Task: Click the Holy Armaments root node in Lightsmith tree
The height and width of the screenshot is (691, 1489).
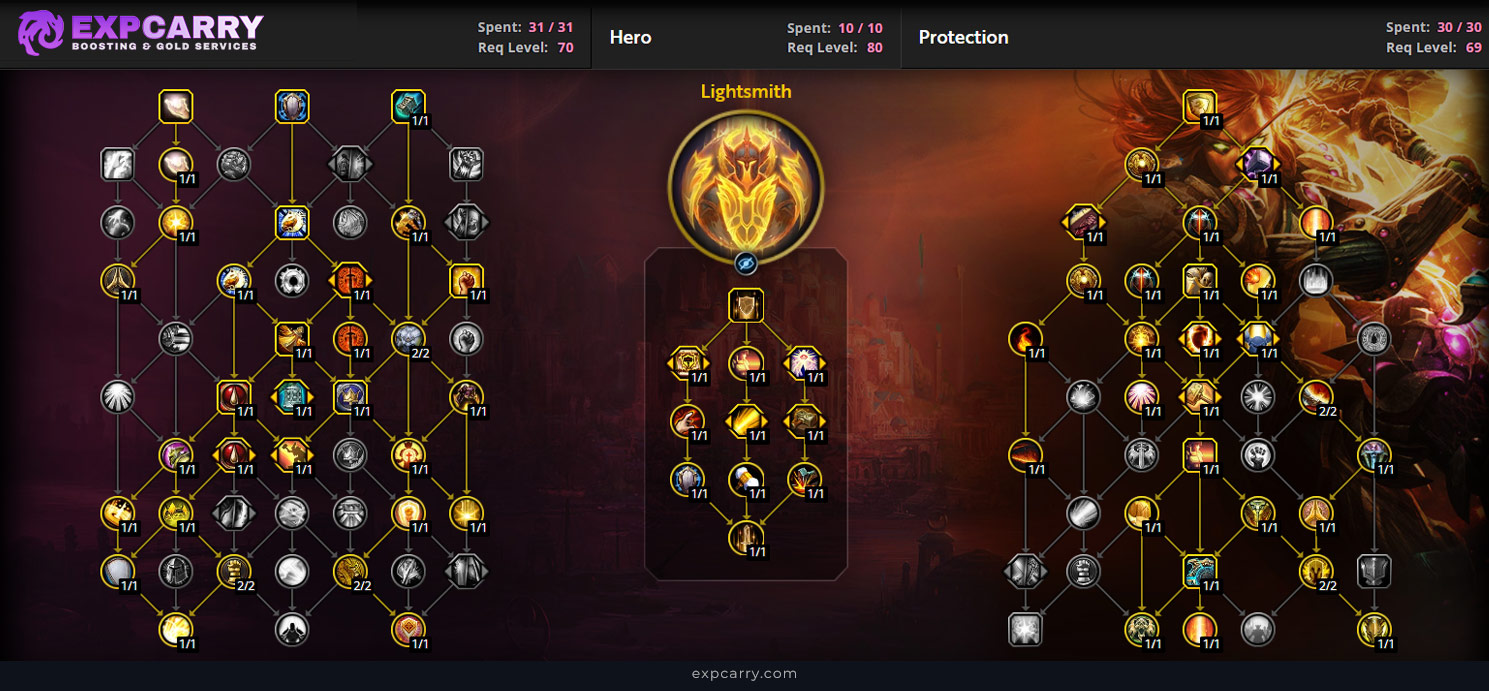Action: point(745,306)
